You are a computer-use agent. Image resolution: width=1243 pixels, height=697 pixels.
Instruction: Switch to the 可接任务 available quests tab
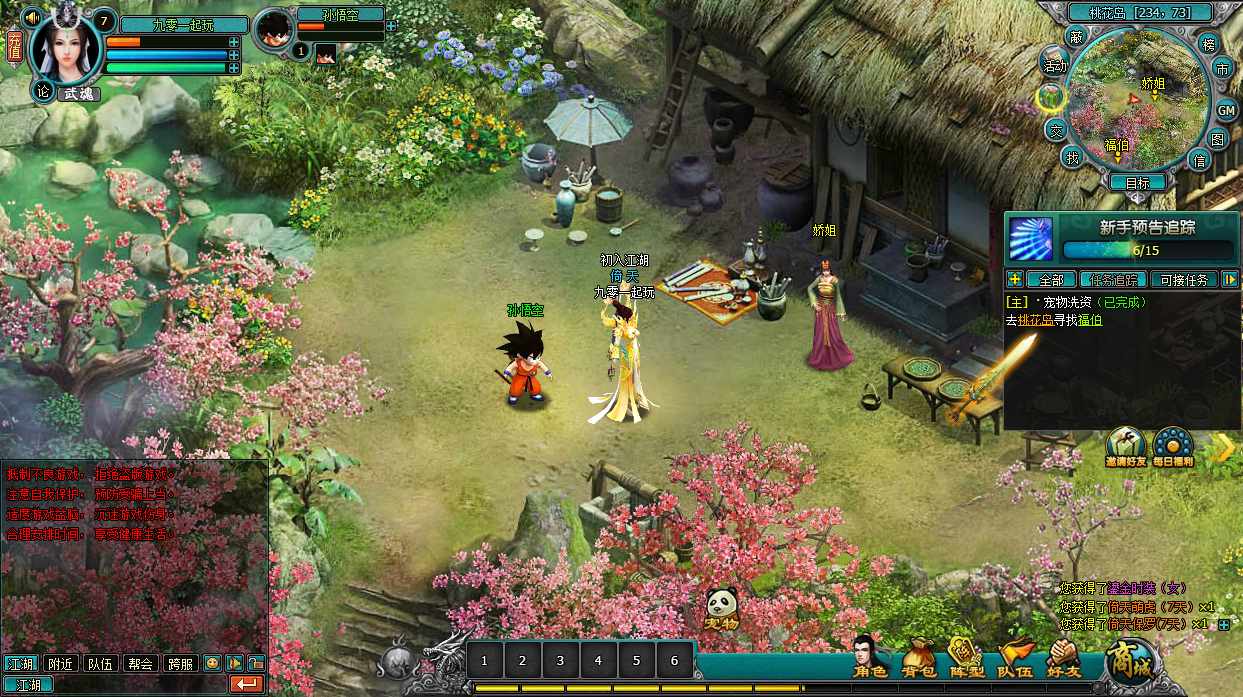click(1185, 280)
